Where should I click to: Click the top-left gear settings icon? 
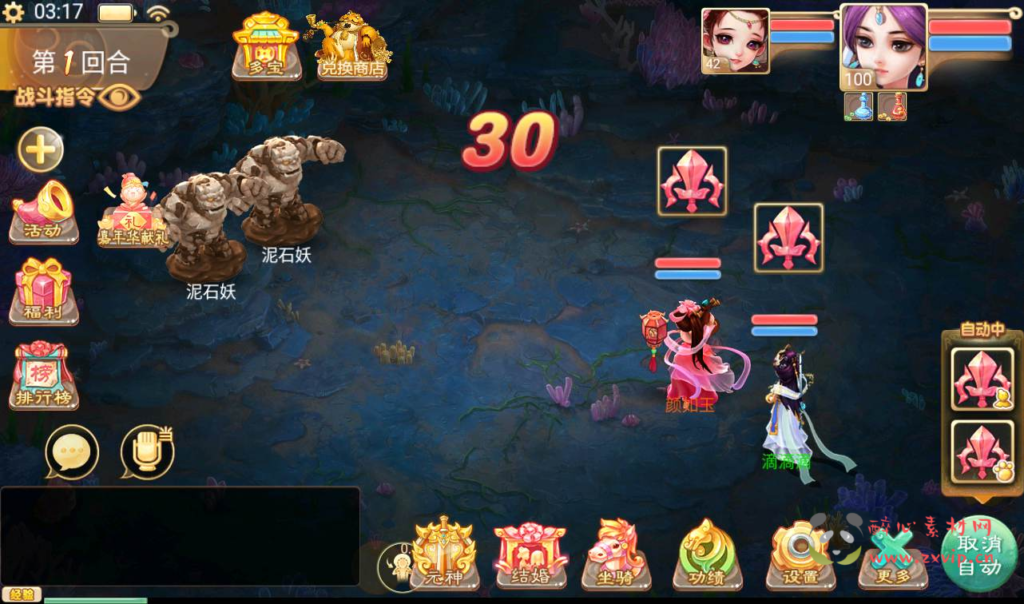(14, 13)
